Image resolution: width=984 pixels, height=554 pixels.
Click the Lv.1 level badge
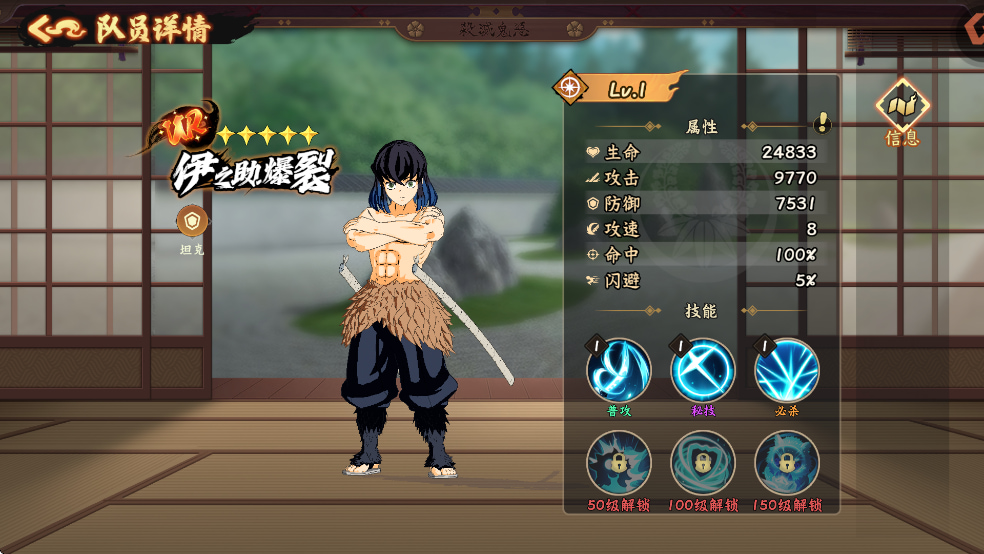click(x=624, y=89)
